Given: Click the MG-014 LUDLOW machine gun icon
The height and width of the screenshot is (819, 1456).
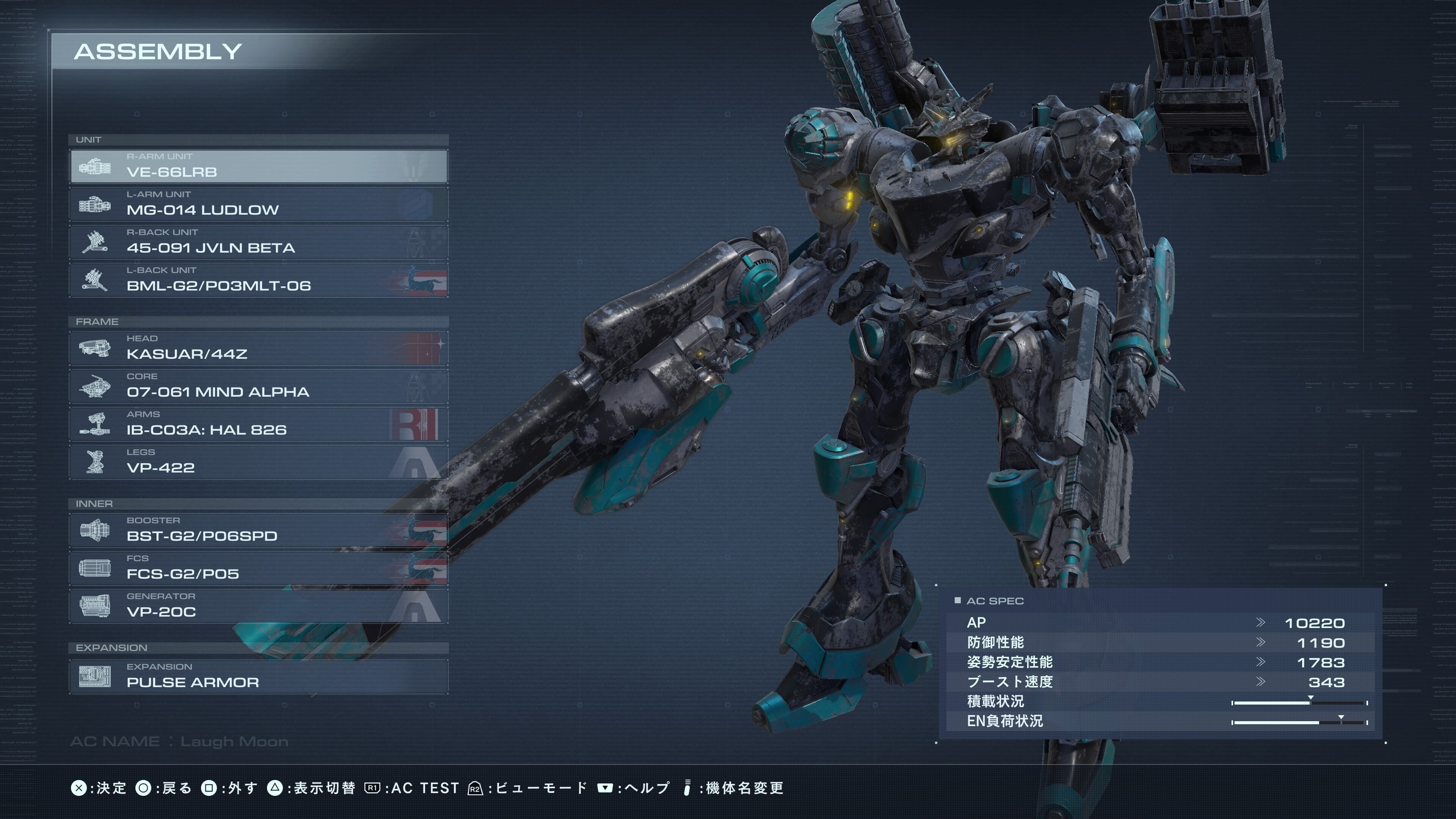Looking at the screenshot, I should point(95,204).
